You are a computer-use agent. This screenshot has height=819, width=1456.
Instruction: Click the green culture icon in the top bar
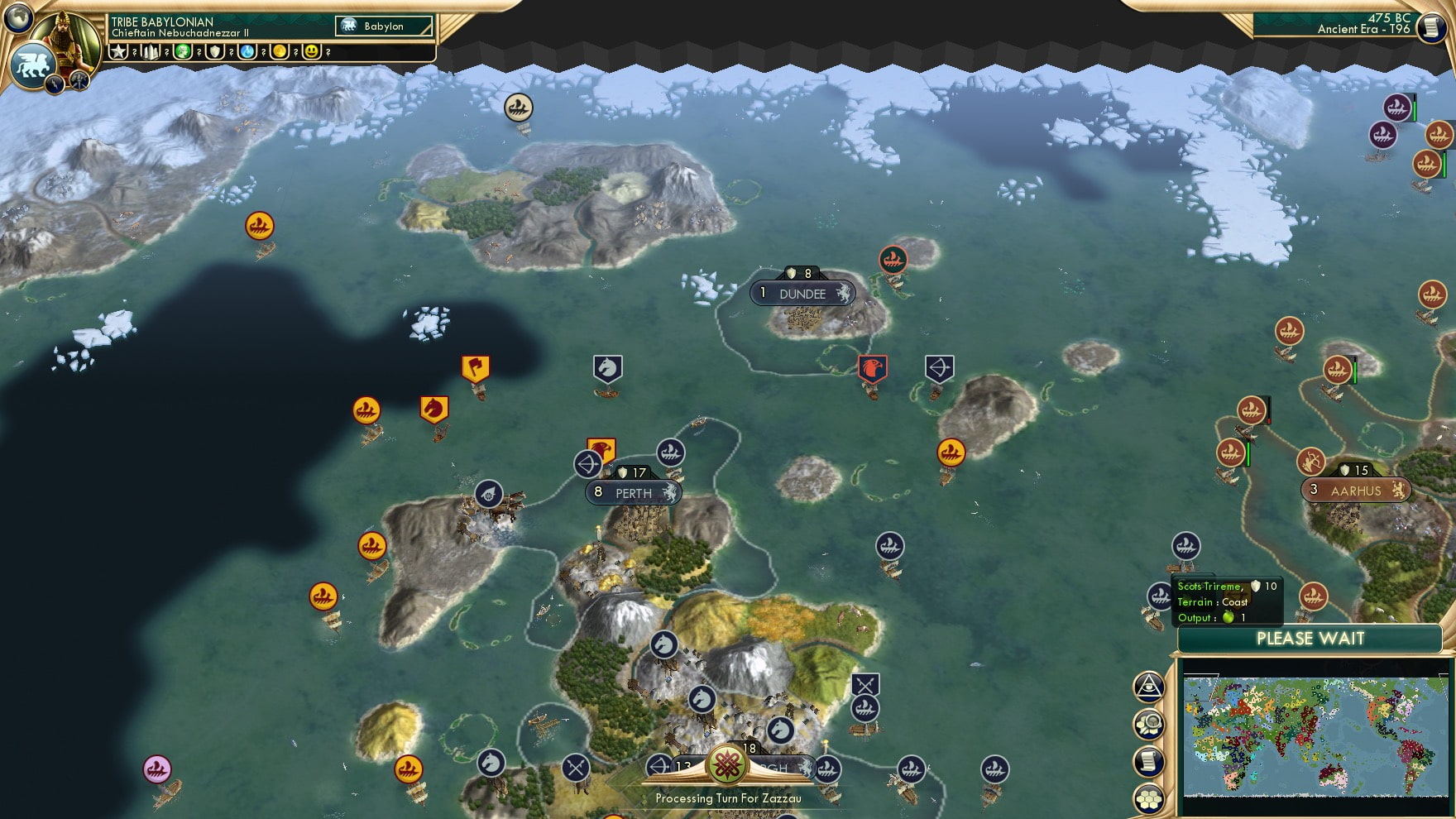184,51
